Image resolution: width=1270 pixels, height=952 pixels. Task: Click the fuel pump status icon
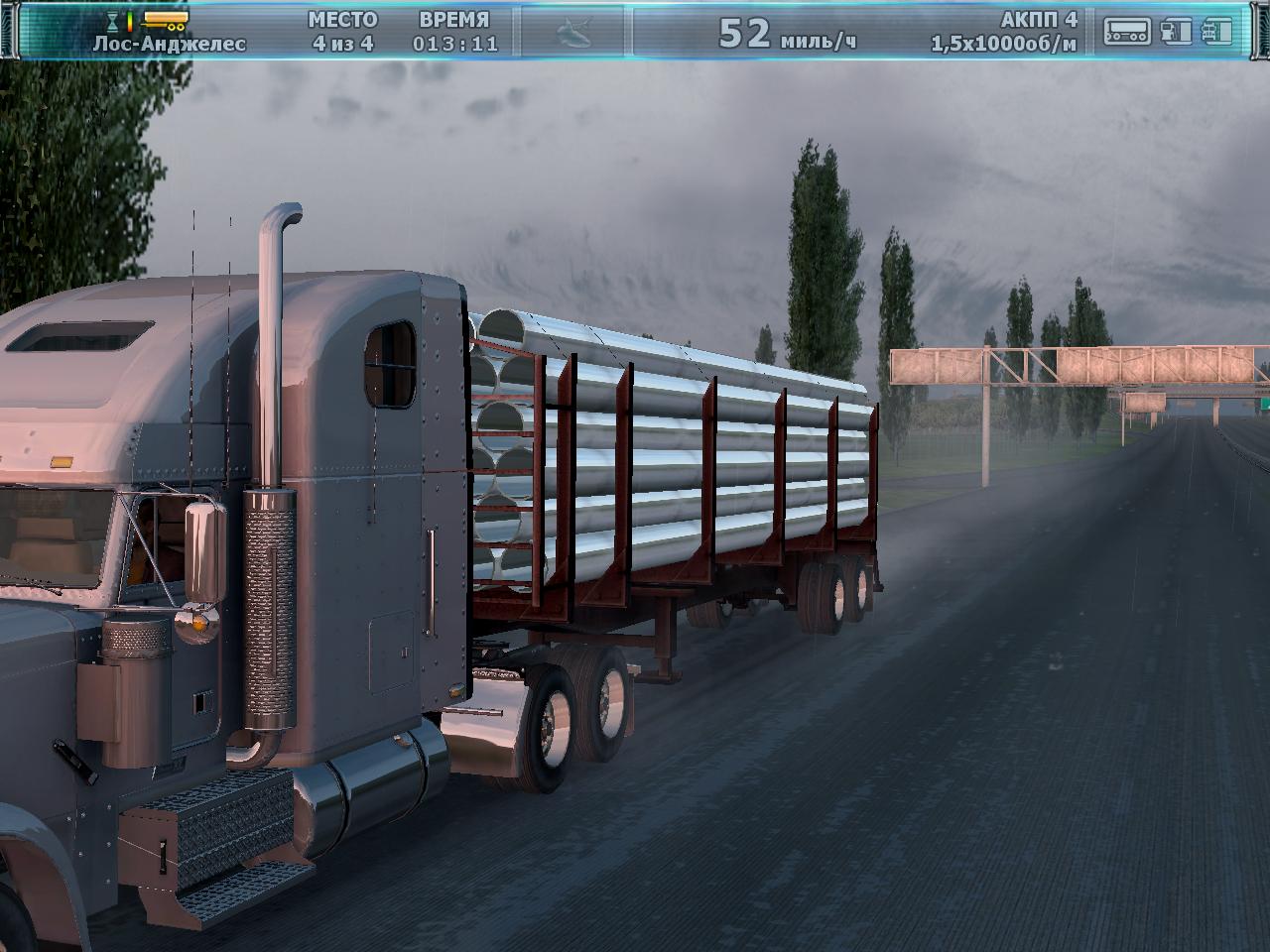coord(1176,32)
